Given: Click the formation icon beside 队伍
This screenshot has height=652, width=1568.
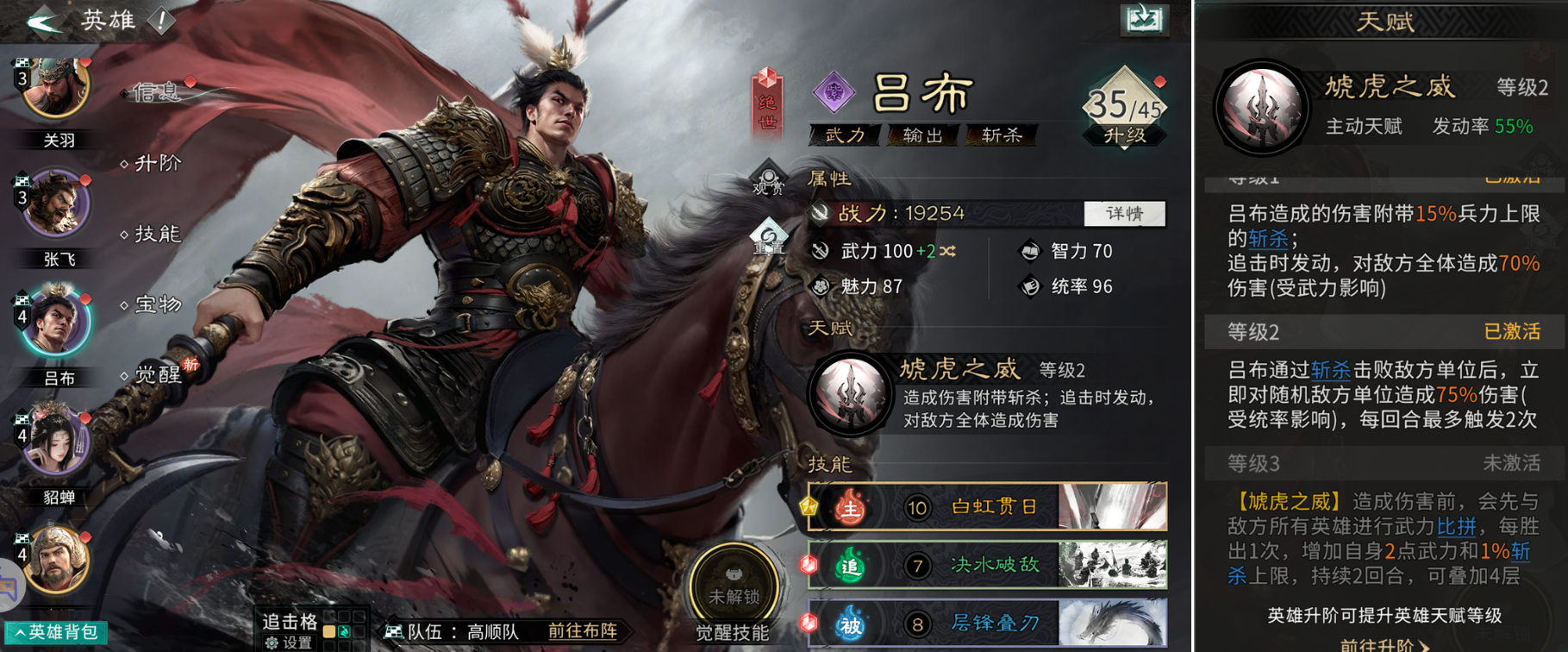Looking at the screenshot, I should tap(392, 631).
